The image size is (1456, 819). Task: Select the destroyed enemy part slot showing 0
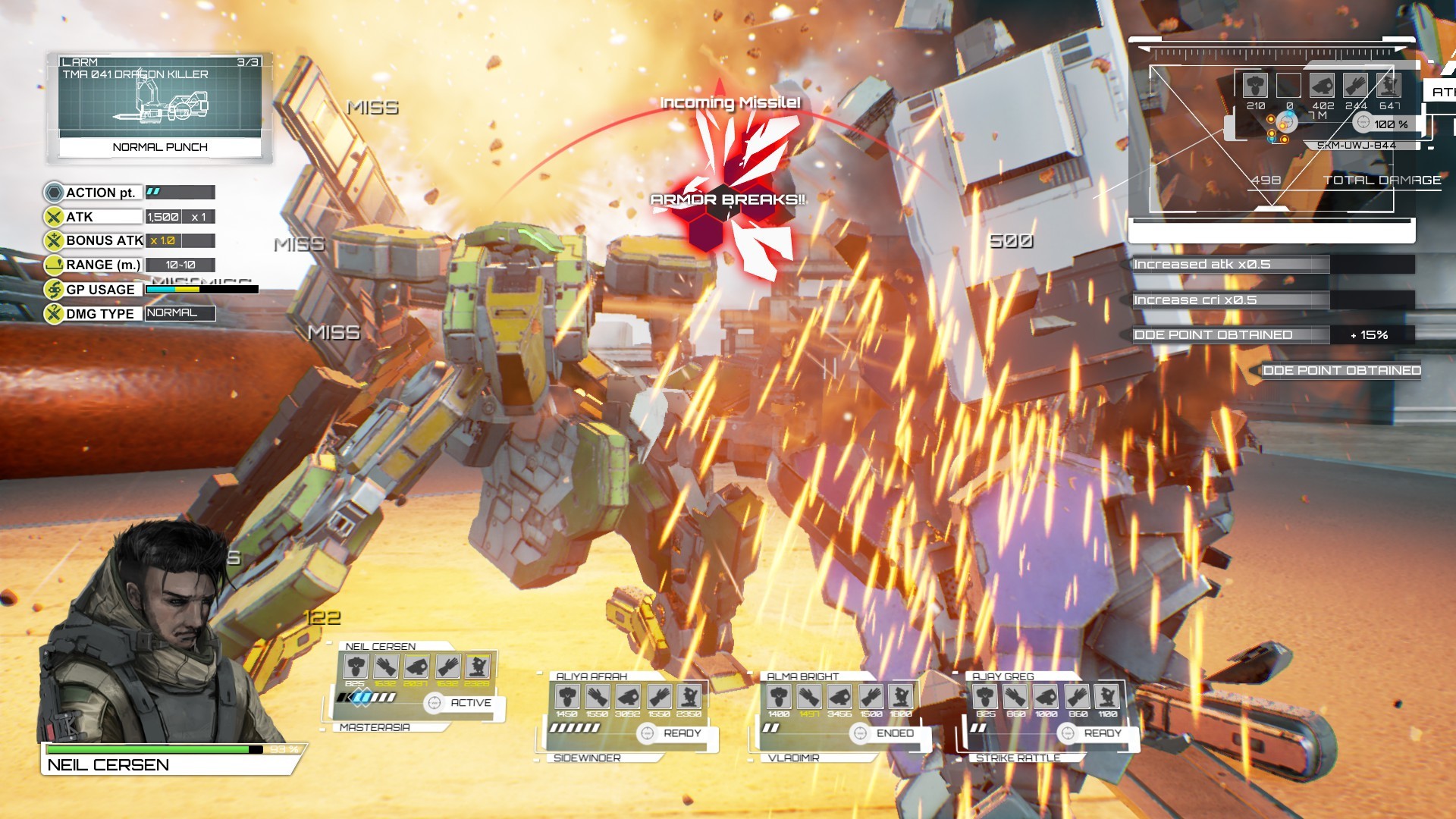[x=1289, y=86]
